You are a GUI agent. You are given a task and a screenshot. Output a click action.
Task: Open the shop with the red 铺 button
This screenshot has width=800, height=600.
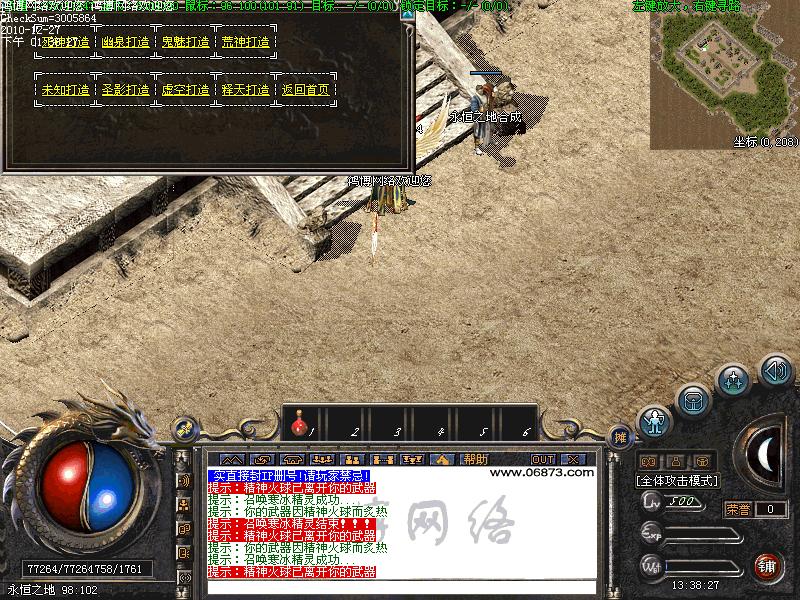coord(767,566)
